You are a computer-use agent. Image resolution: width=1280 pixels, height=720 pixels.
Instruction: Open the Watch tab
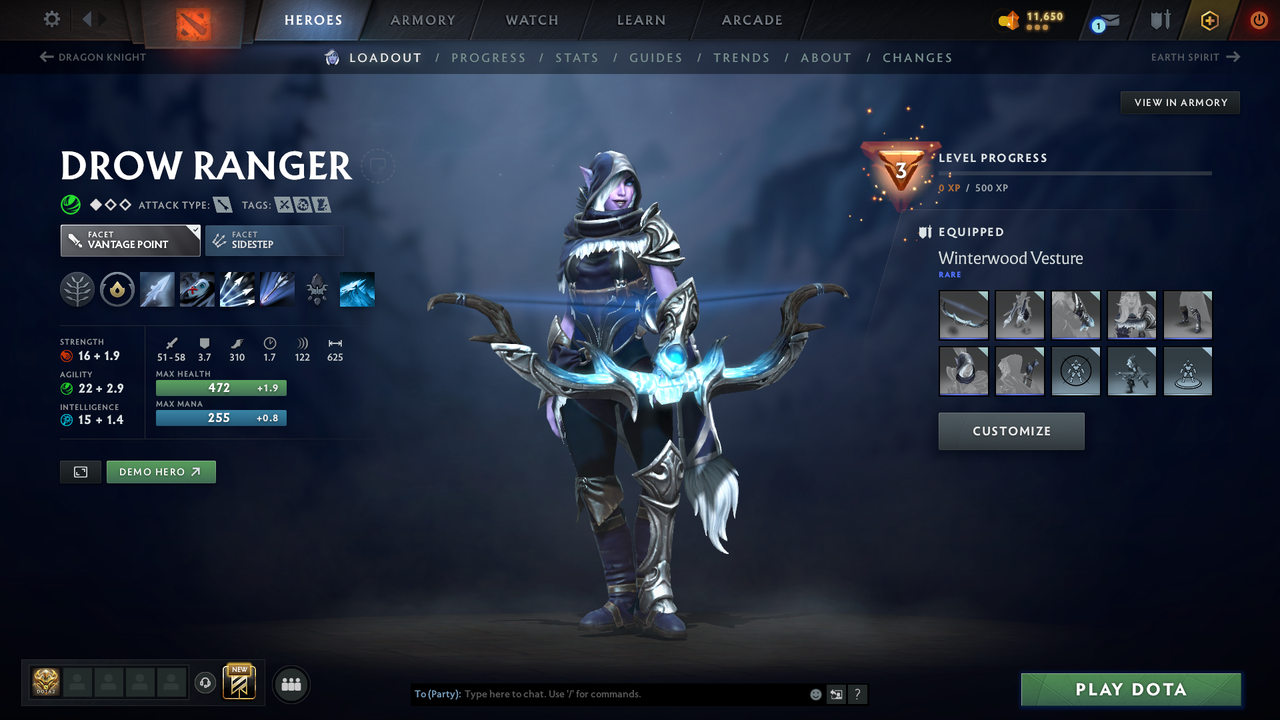pyautogui.click(x=532, y=20)
